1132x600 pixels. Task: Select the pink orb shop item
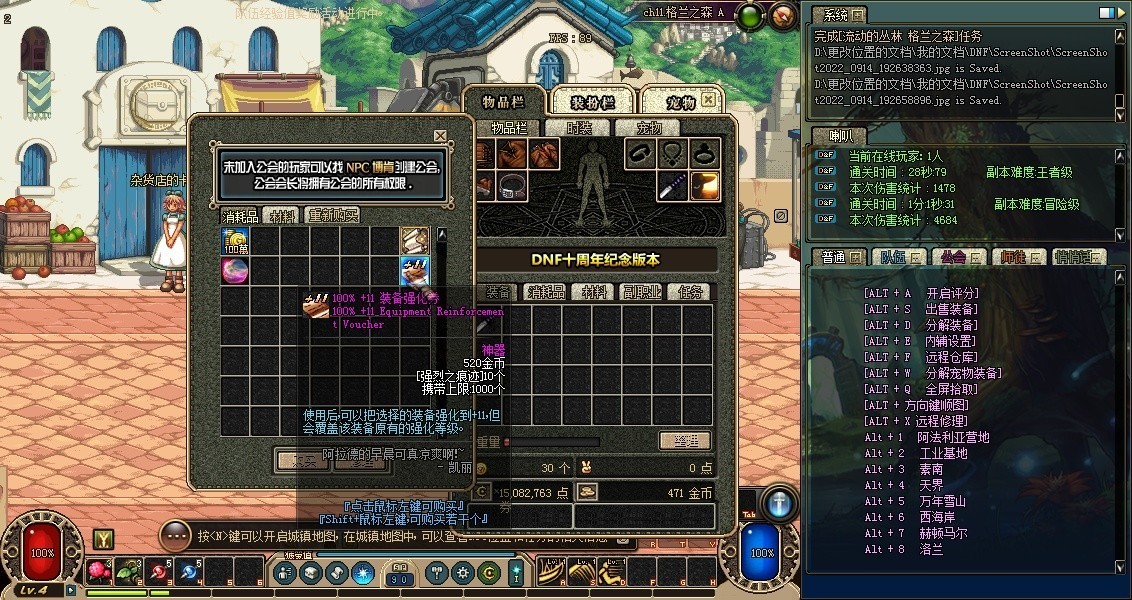(235, 271)
